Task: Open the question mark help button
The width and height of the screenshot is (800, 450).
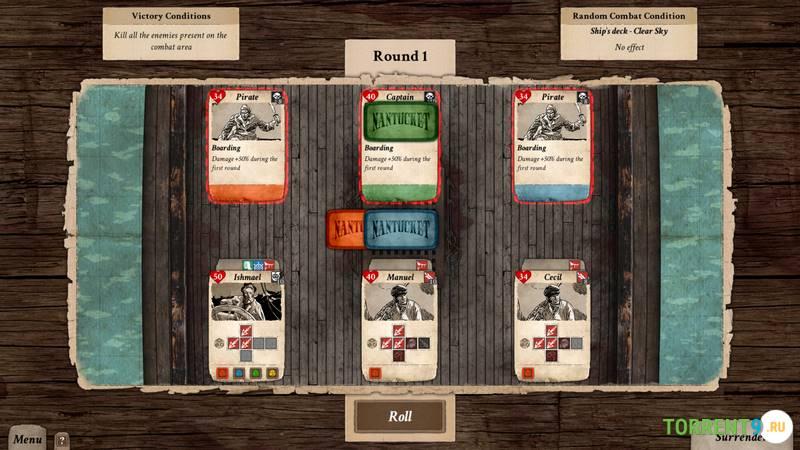Action: (62, 439)
